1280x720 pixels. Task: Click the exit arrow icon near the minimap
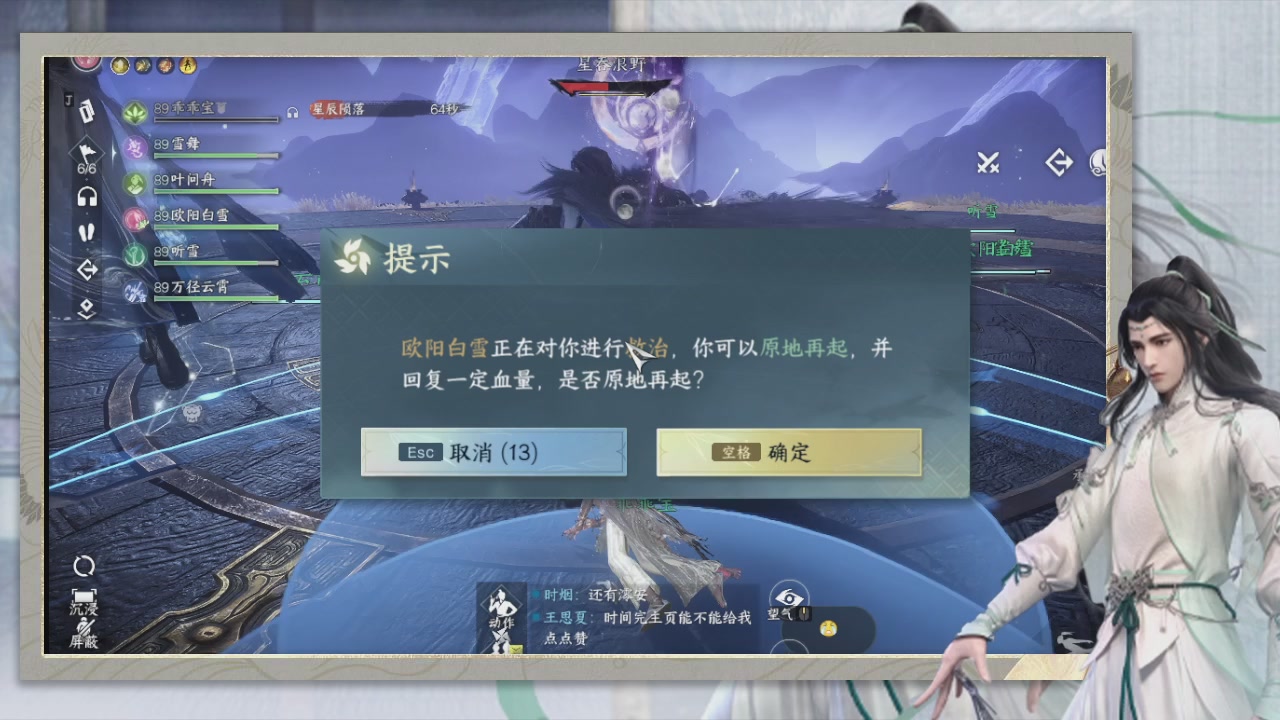click(1058, 162)
